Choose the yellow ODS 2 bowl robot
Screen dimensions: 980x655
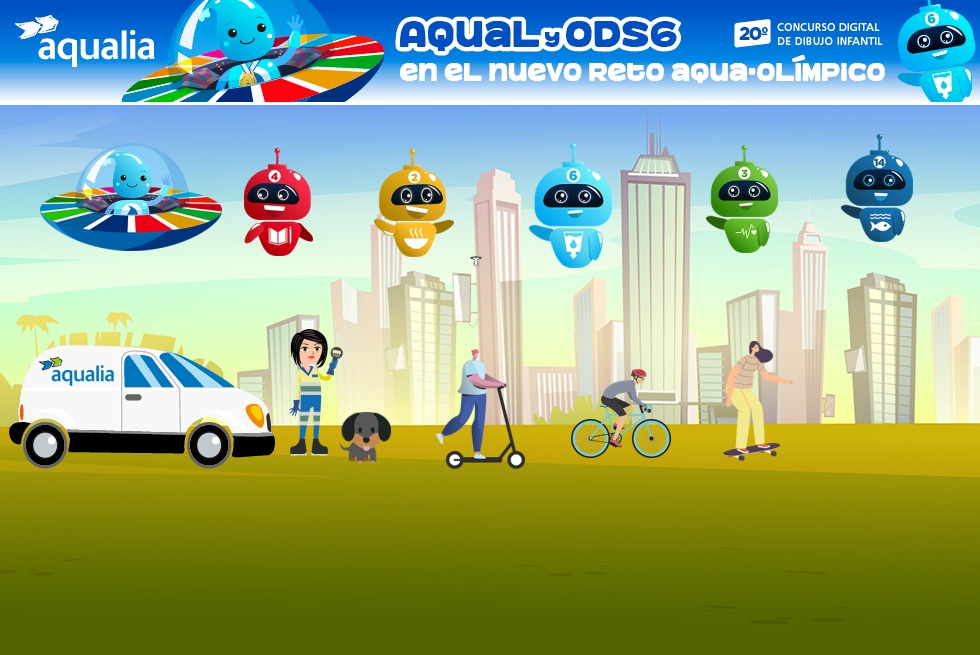413,205
